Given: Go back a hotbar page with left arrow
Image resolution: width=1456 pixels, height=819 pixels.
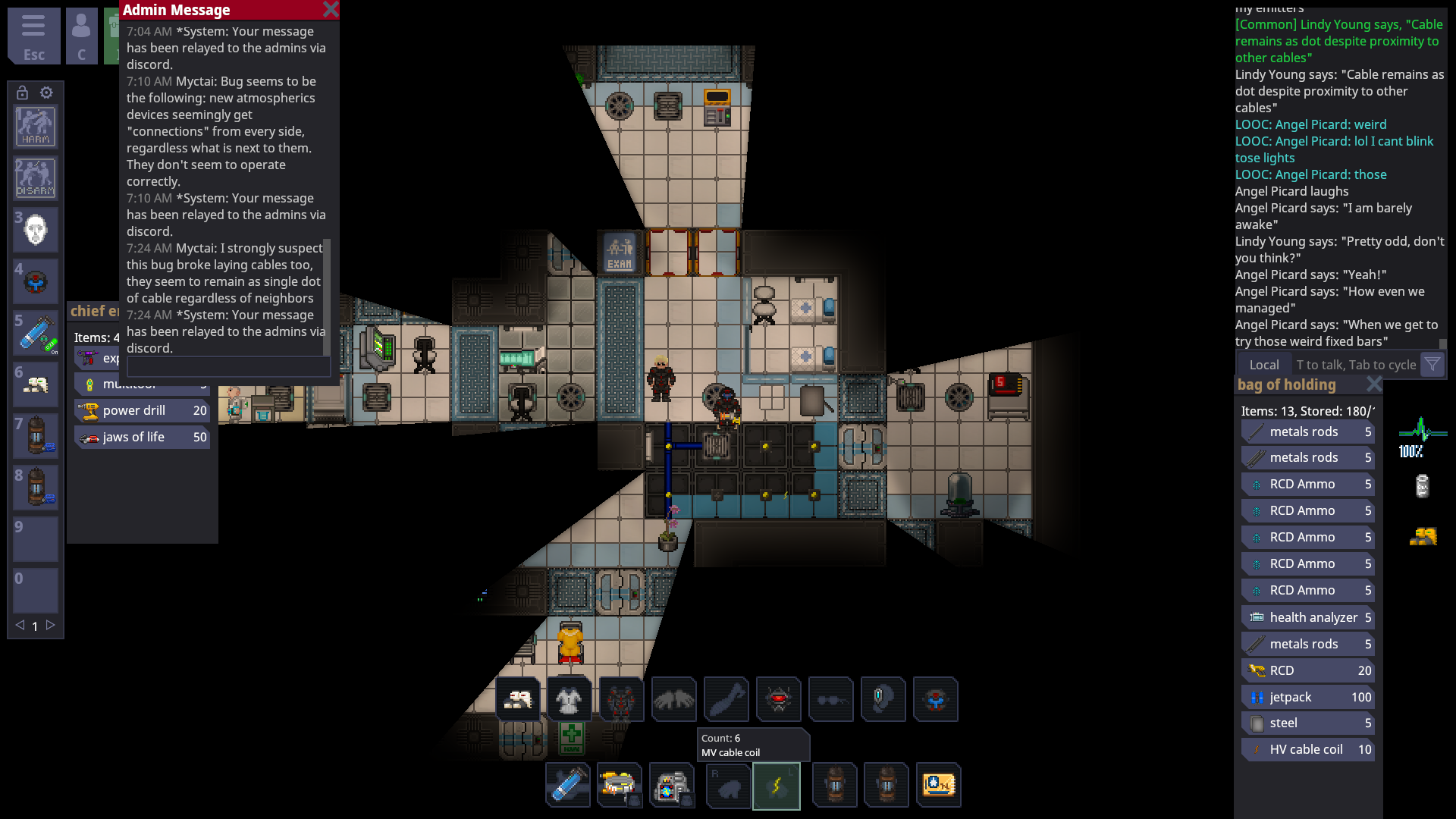Looking at the screenshot, I should tap(20, 626).
